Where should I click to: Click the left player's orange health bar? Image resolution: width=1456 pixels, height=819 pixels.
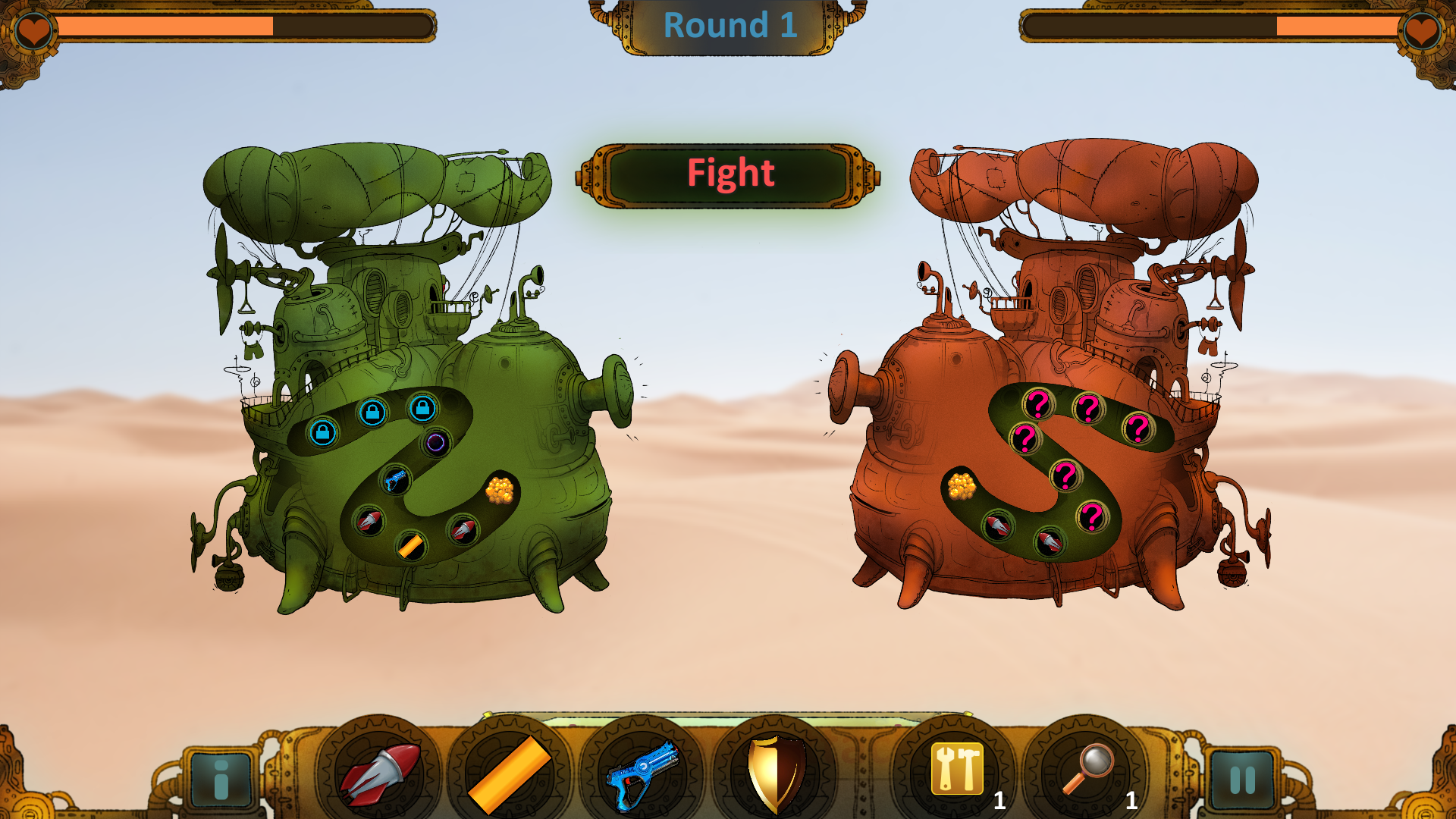coord(167,25)
